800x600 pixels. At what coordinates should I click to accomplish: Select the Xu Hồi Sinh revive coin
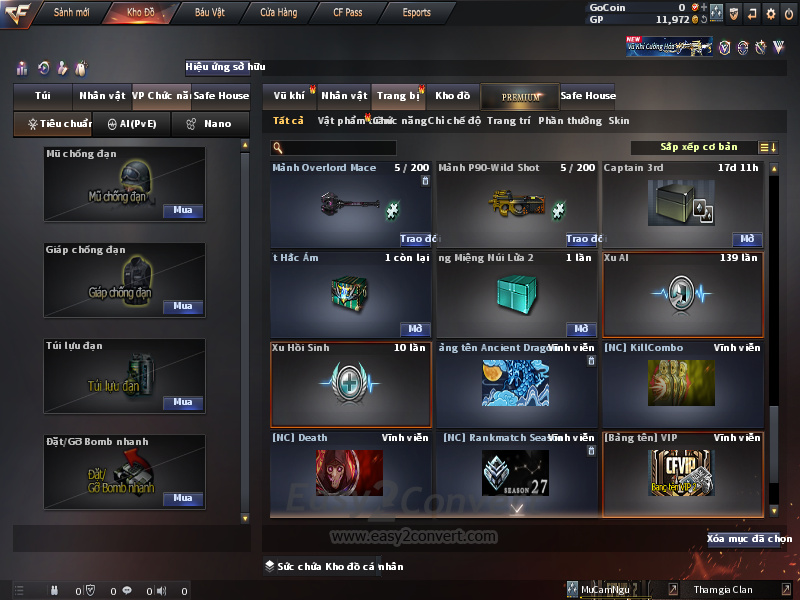click(350, 385)
